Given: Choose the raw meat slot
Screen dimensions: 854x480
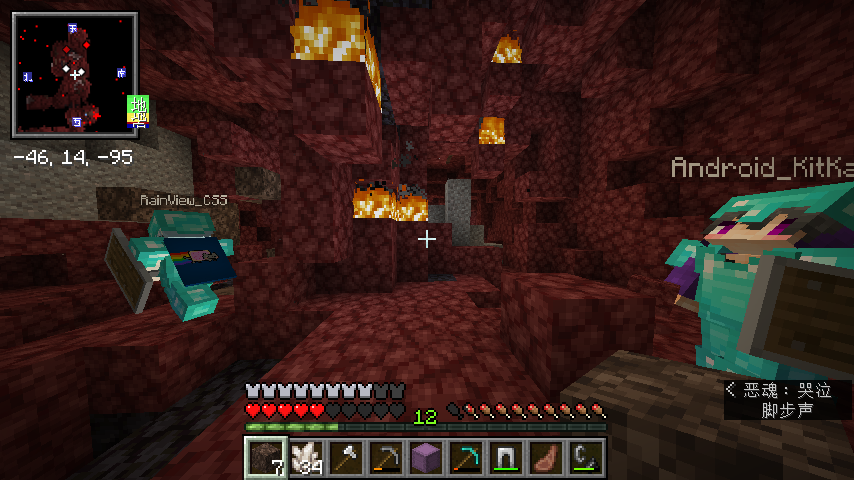Looking at the screenshot, I should (545, 457).
